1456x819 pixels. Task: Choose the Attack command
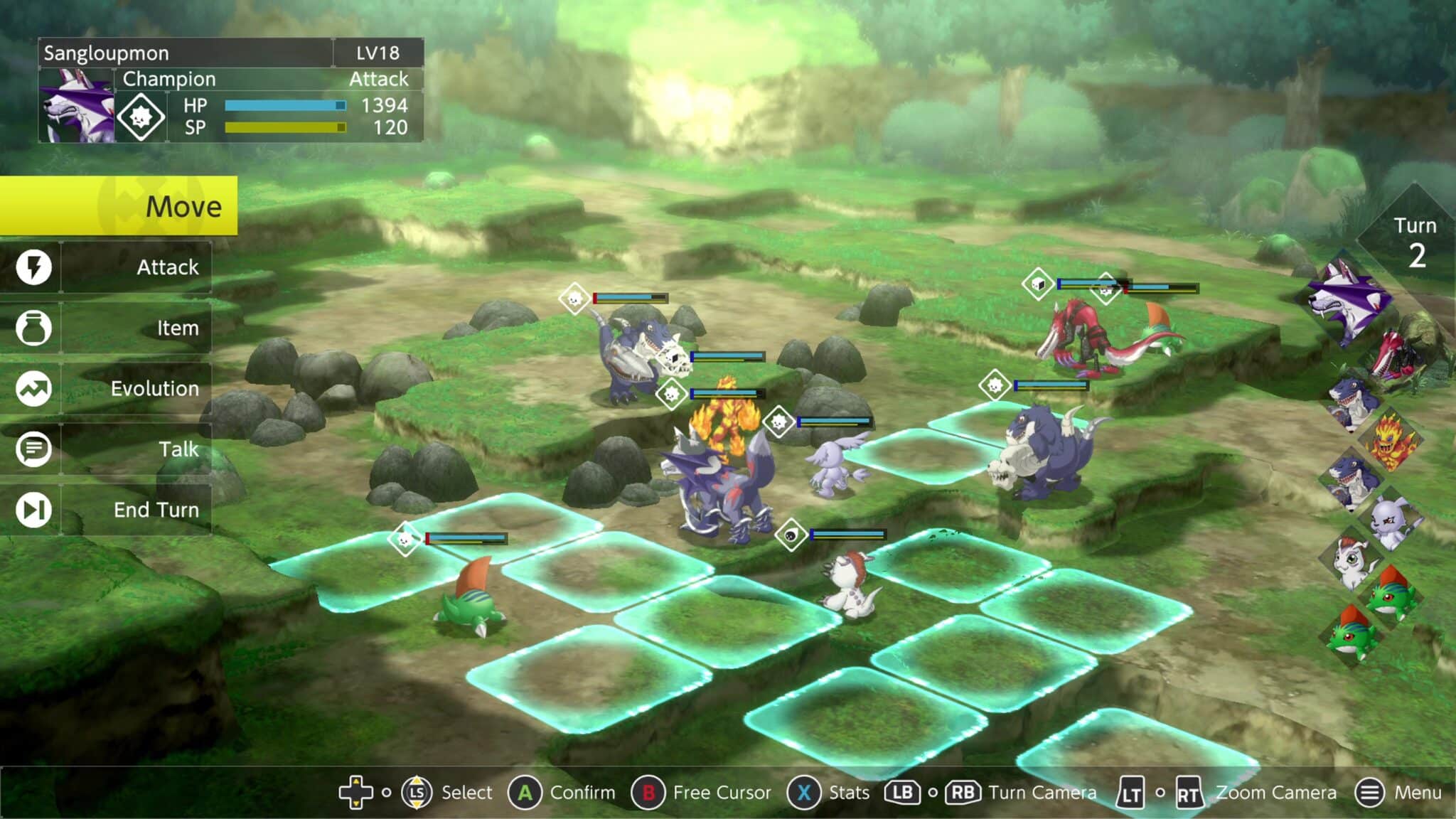(x=107, y=267)
